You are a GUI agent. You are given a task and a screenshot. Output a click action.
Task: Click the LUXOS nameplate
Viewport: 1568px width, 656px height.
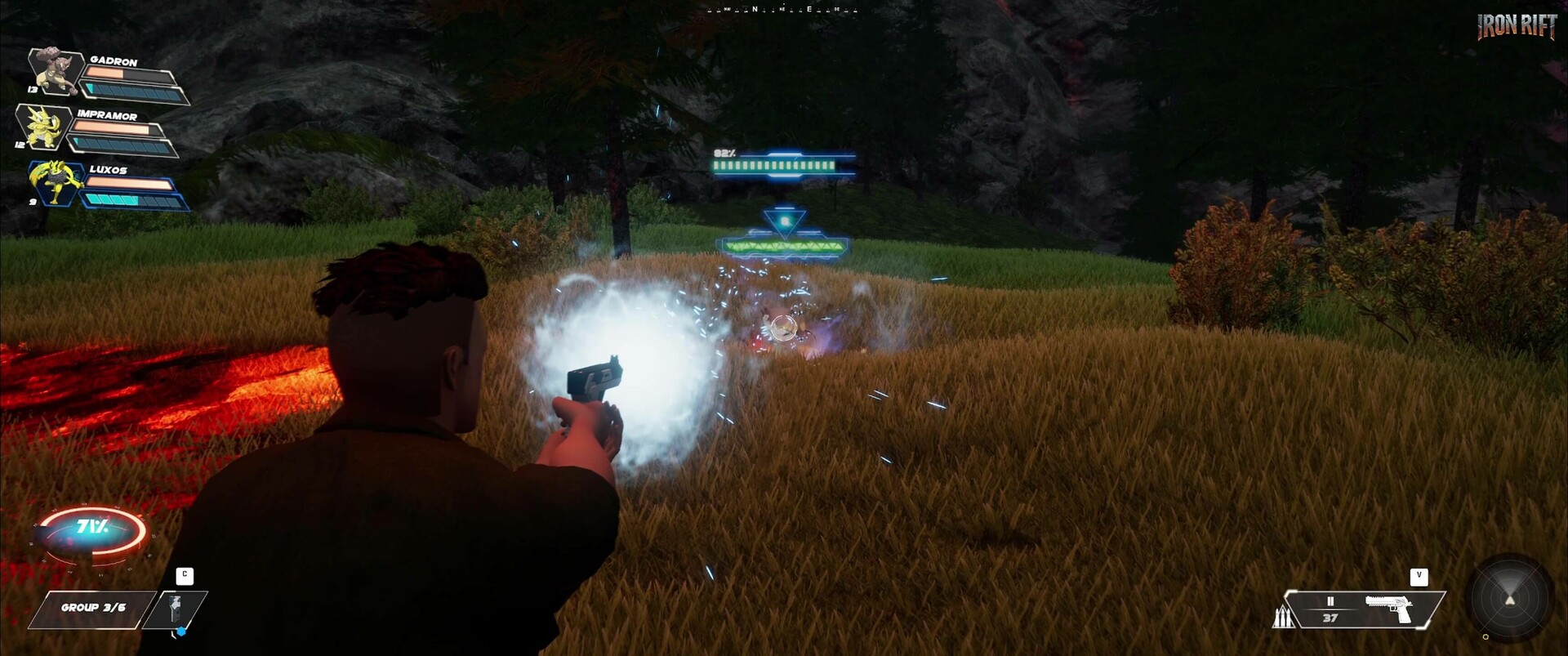(109, 172)
